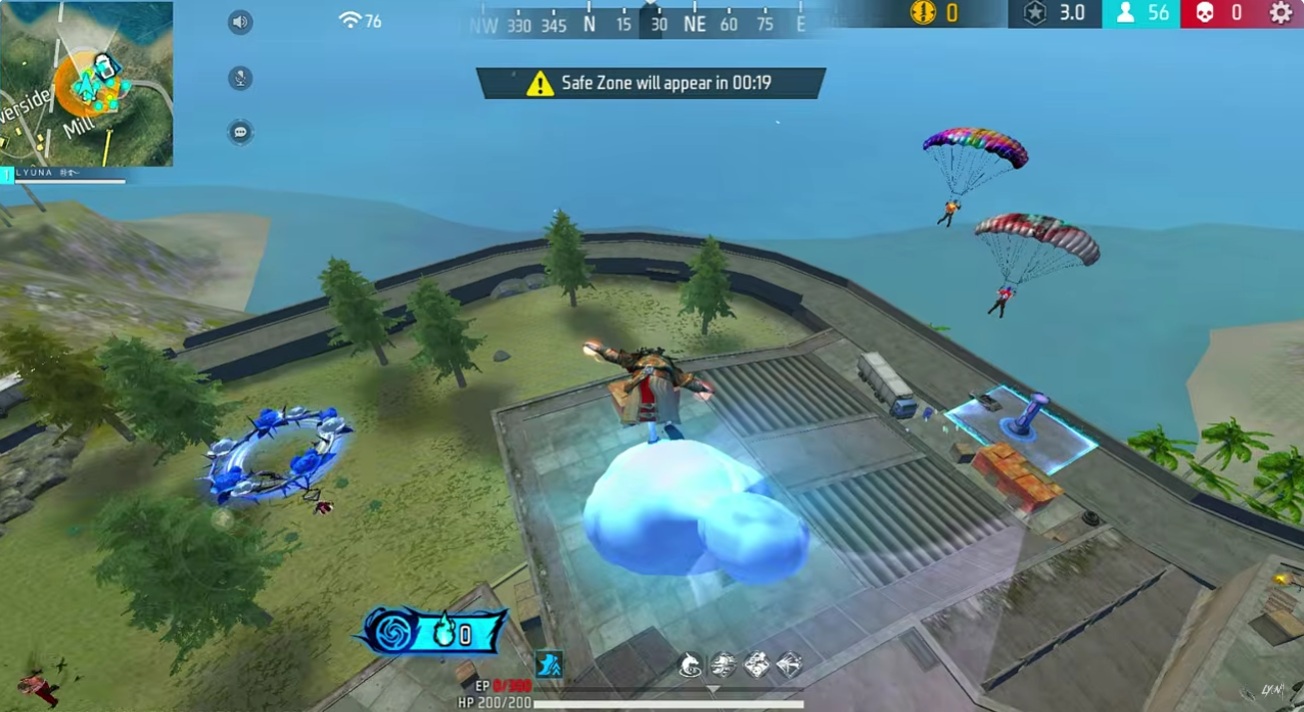Screen dimensions: 1304x712
Task: Open the gear settings menu
Action: point(1280,13)
